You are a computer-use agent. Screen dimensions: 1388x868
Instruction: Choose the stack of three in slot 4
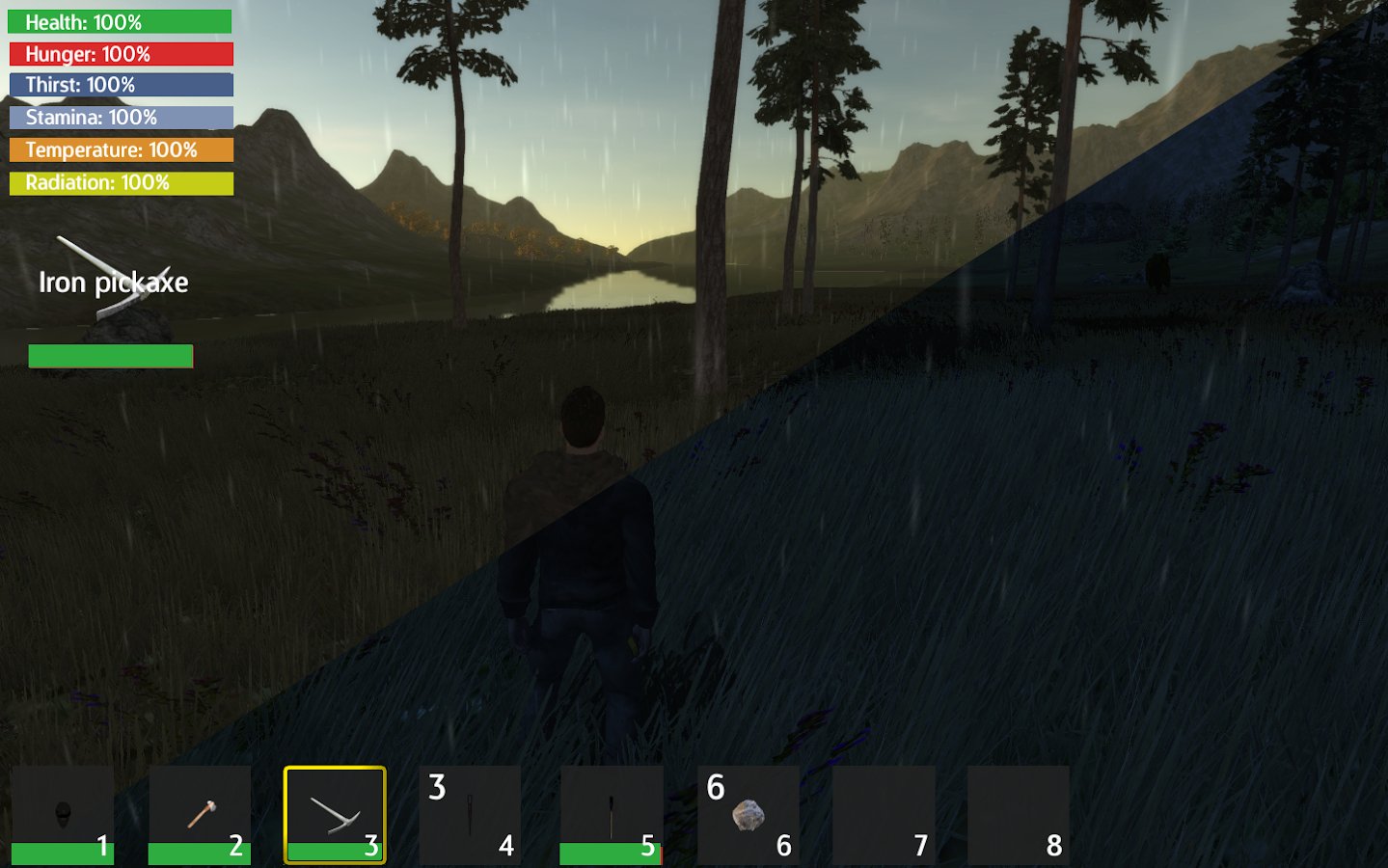pyautogui.click(x=470, y=815)
